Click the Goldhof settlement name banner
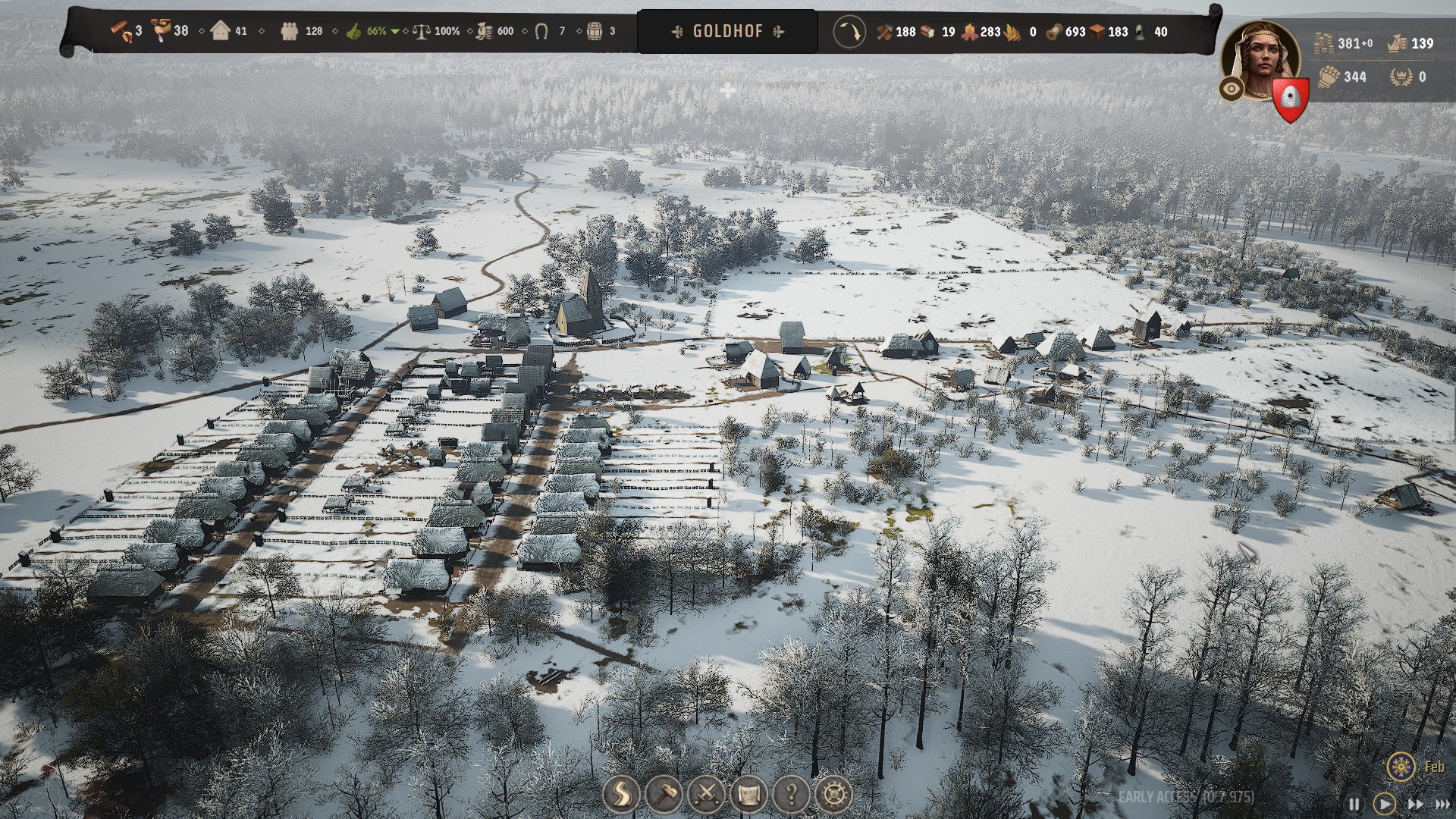 727,31
